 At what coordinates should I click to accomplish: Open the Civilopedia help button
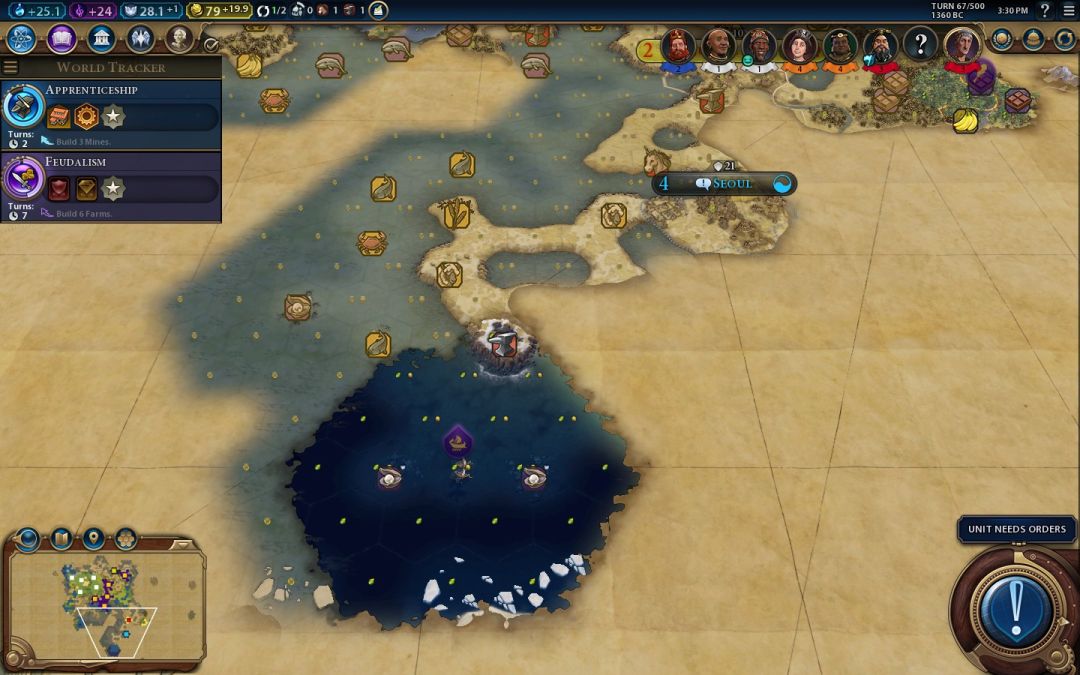point(1046,10)
